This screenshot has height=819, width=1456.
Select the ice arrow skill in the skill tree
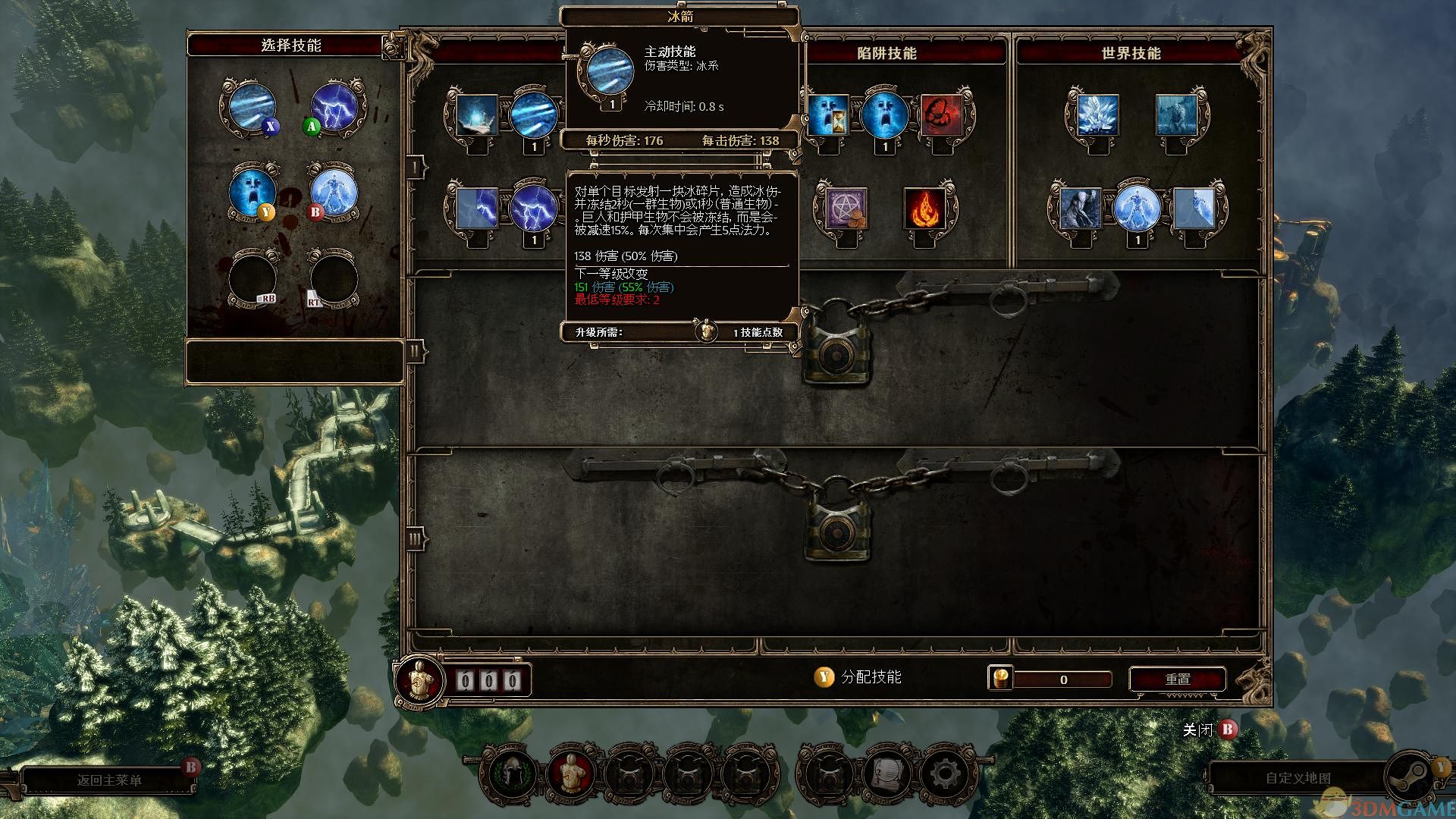pyautogui.click(x=534, y=115)
